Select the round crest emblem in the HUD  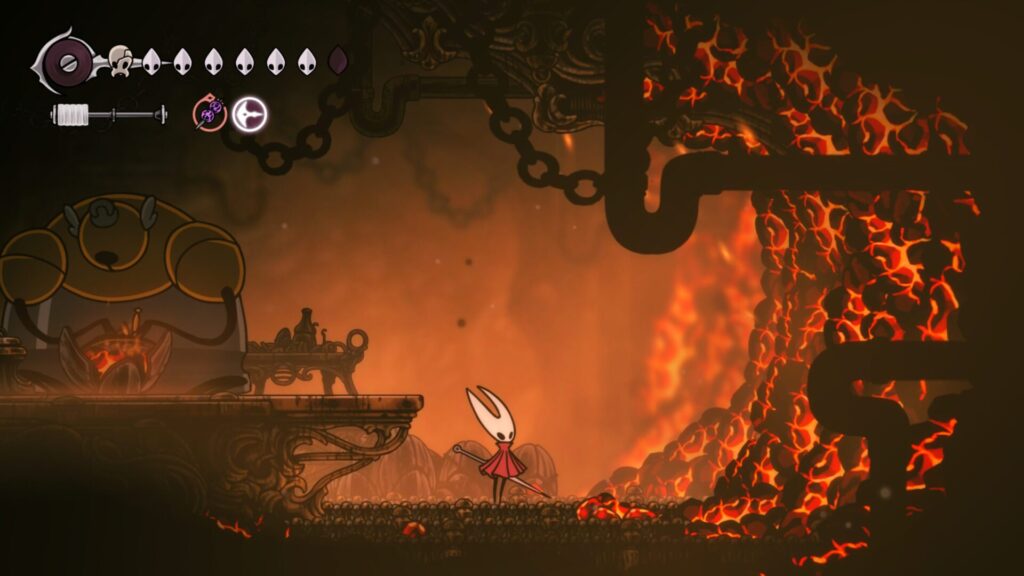[x=68, y=62]
